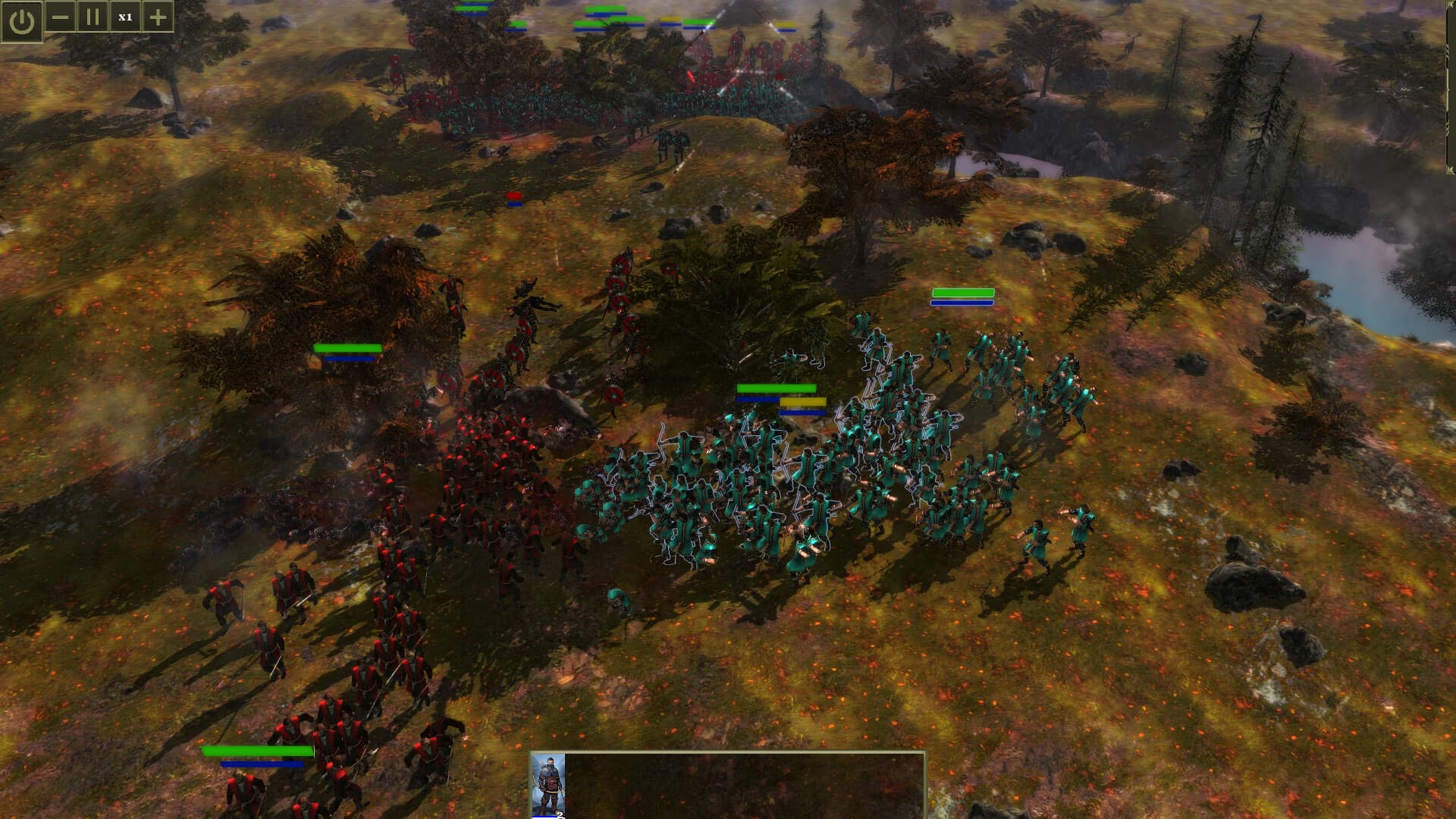
Task: Click the number 2 badge on the unit portrait
Action: [x=560, y=814]
